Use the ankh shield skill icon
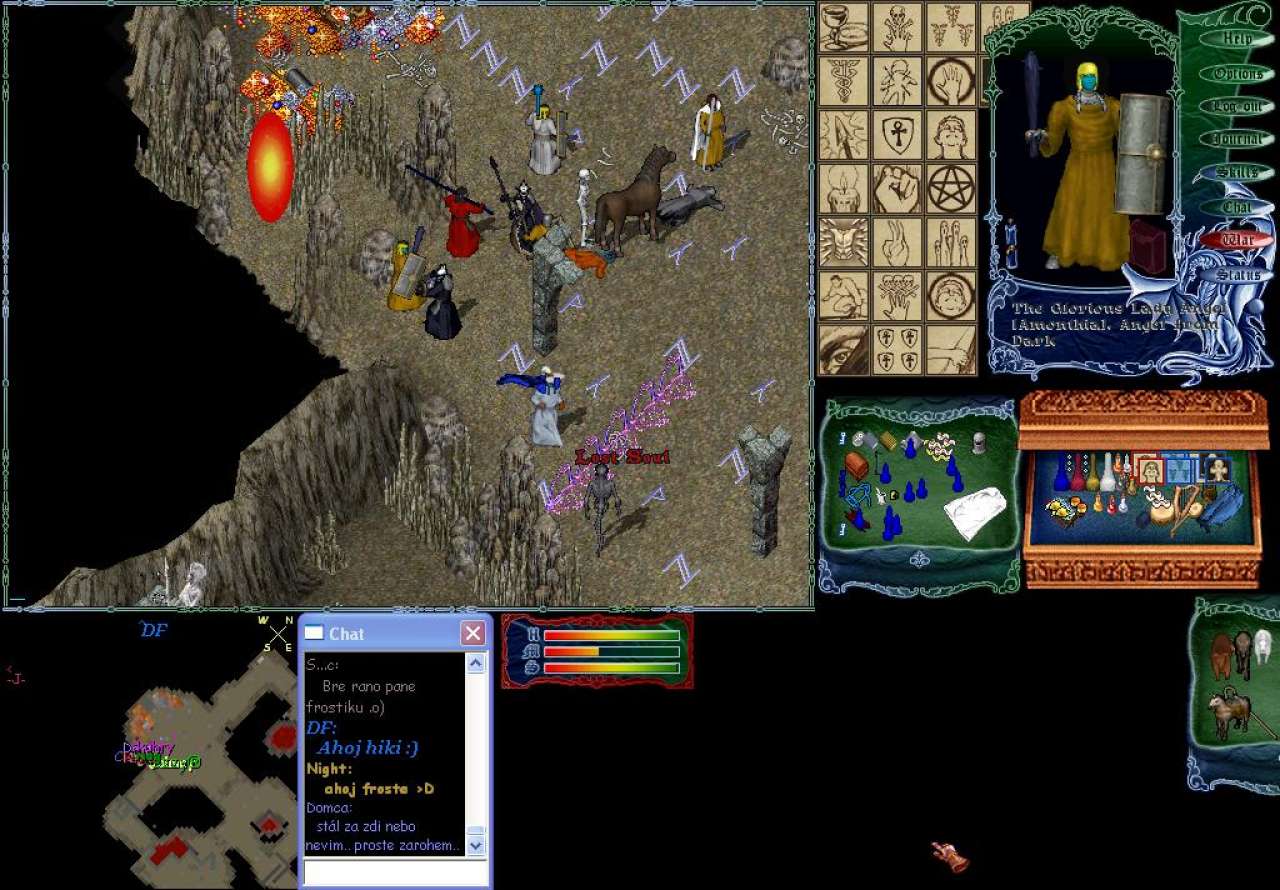 click(x=897, y=135)
